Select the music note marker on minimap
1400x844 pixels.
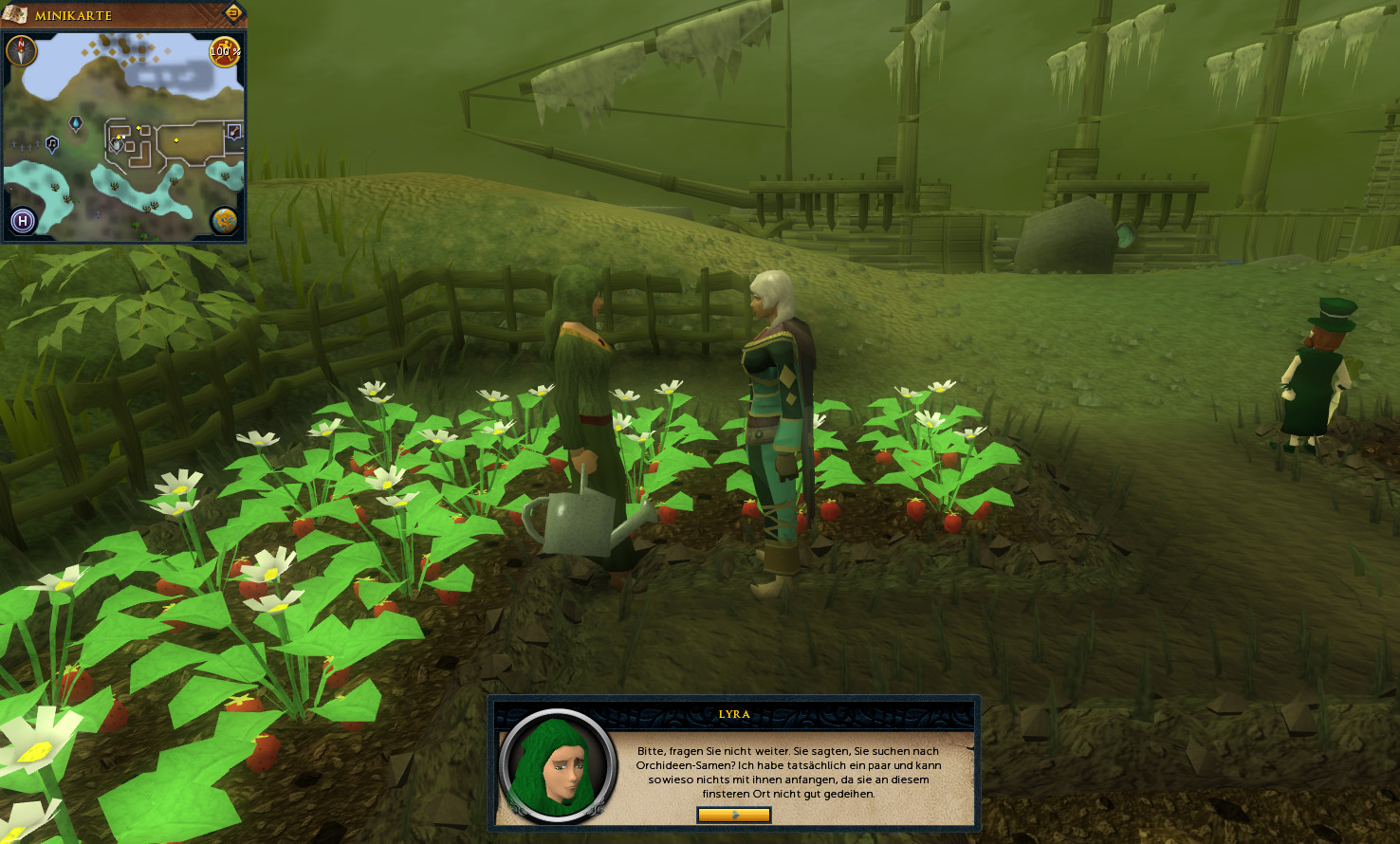pos(52,144)
